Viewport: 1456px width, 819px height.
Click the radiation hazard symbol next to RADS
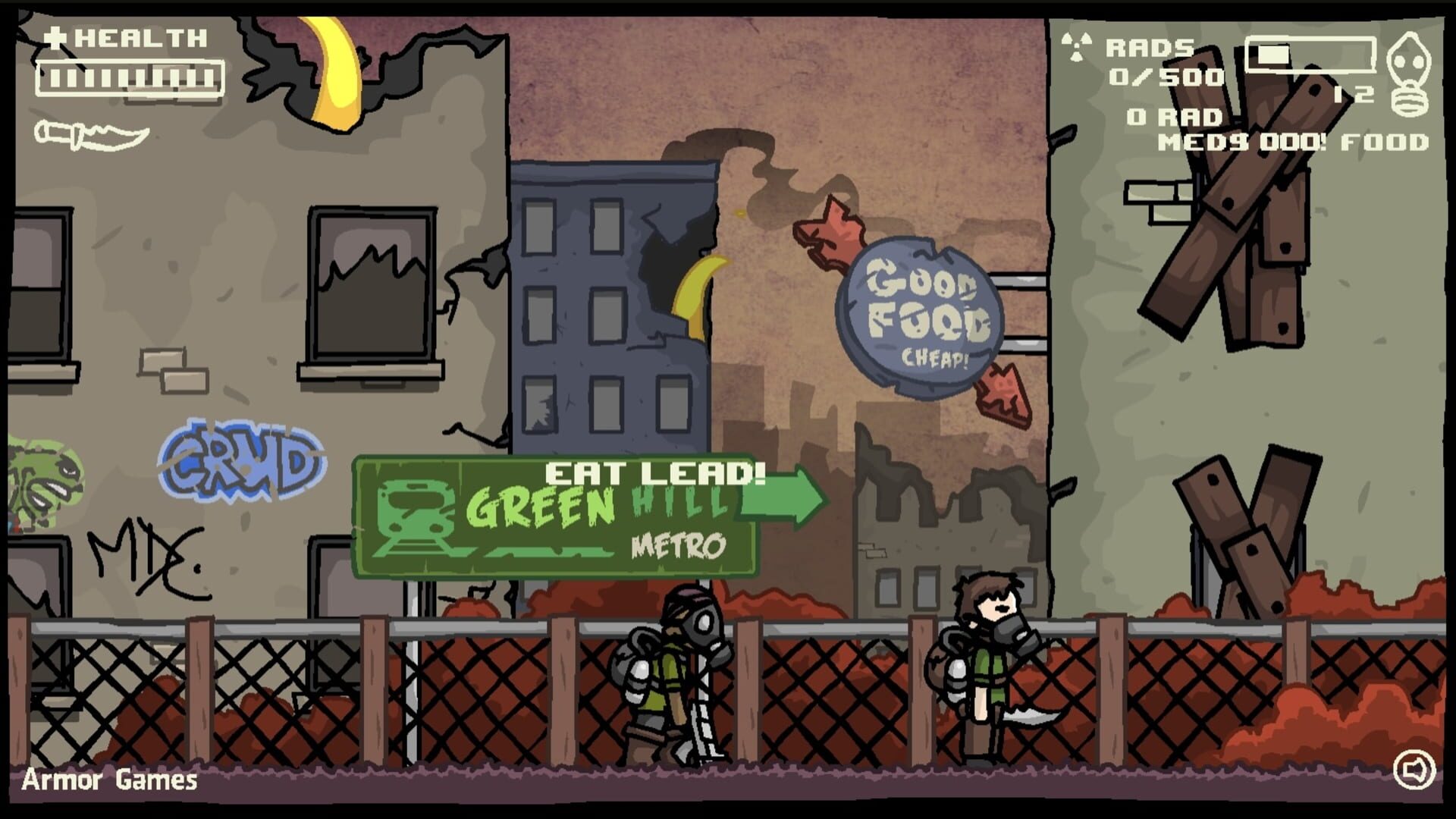tap(1077, 45)
